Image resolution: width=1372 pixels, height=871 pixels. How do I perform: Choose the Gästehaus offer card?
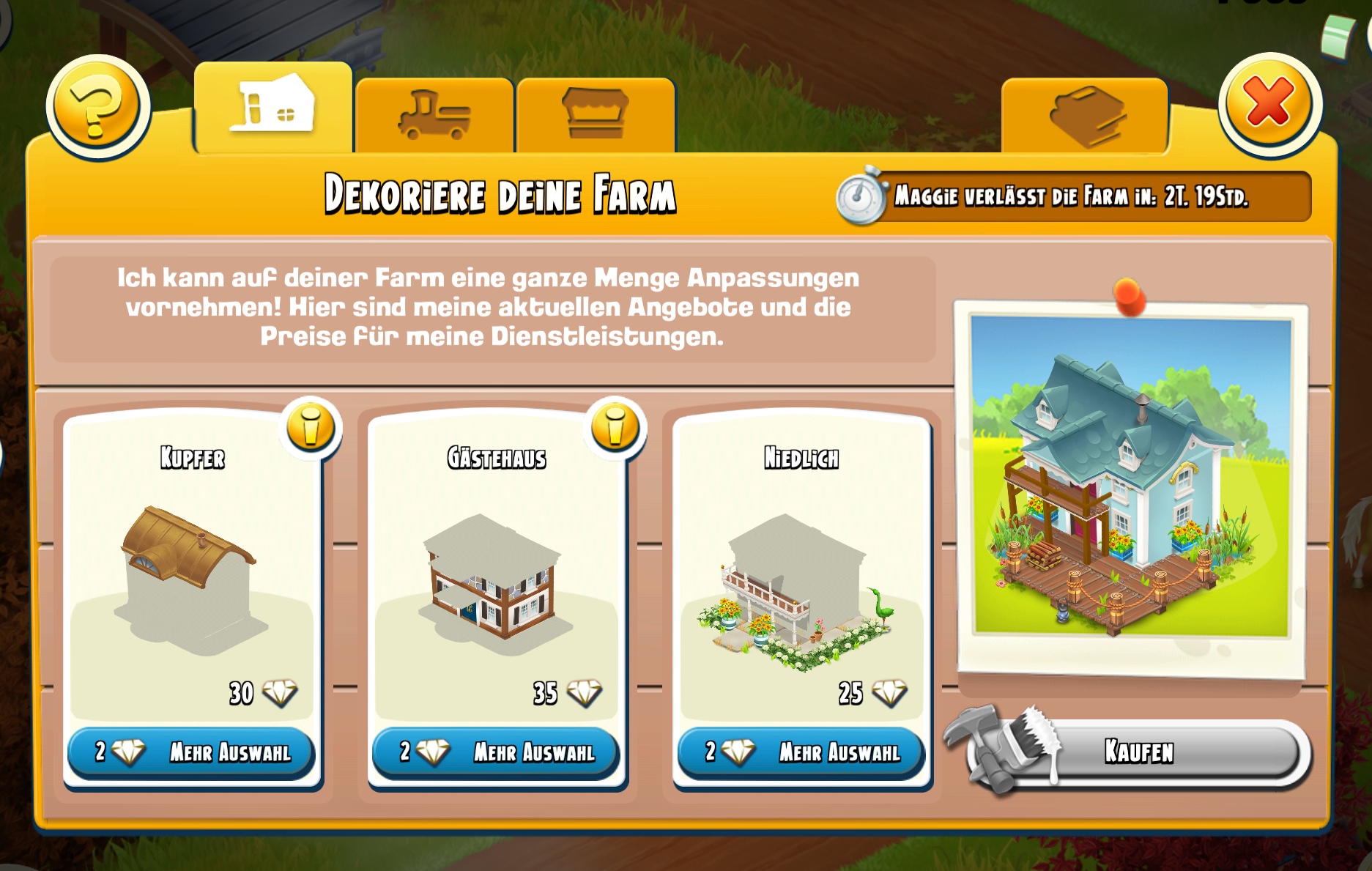[497, 571]
